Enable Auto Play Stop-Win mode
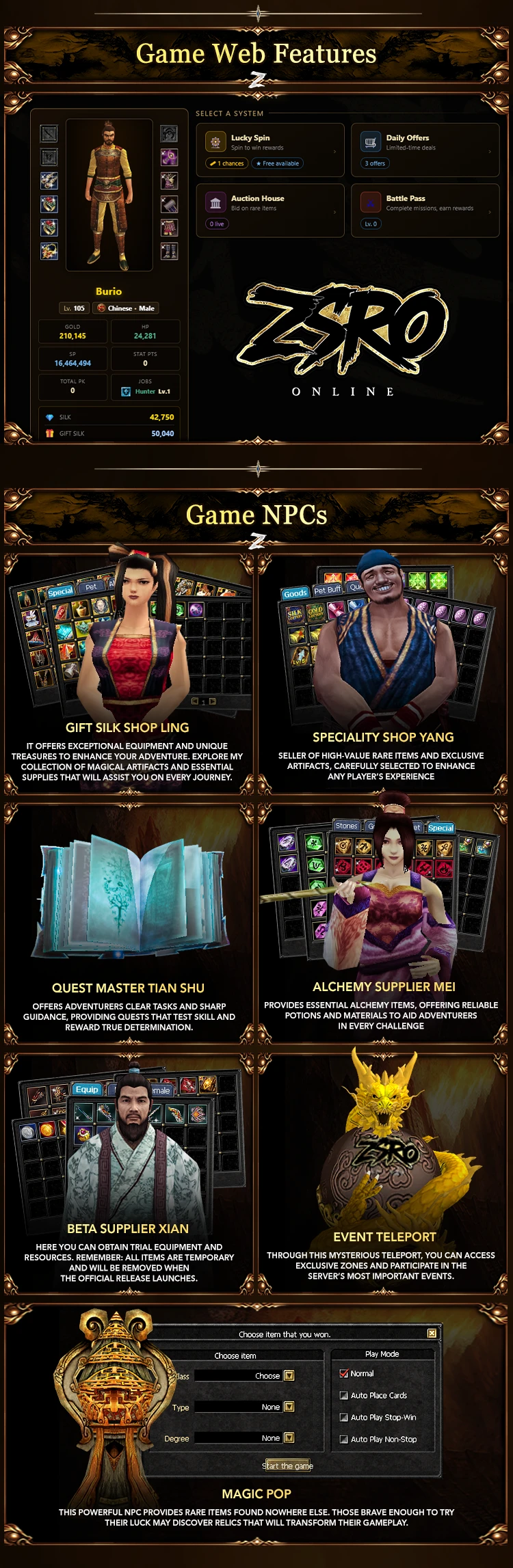This screenshot has width=513, height=1568. [344, 1417]
